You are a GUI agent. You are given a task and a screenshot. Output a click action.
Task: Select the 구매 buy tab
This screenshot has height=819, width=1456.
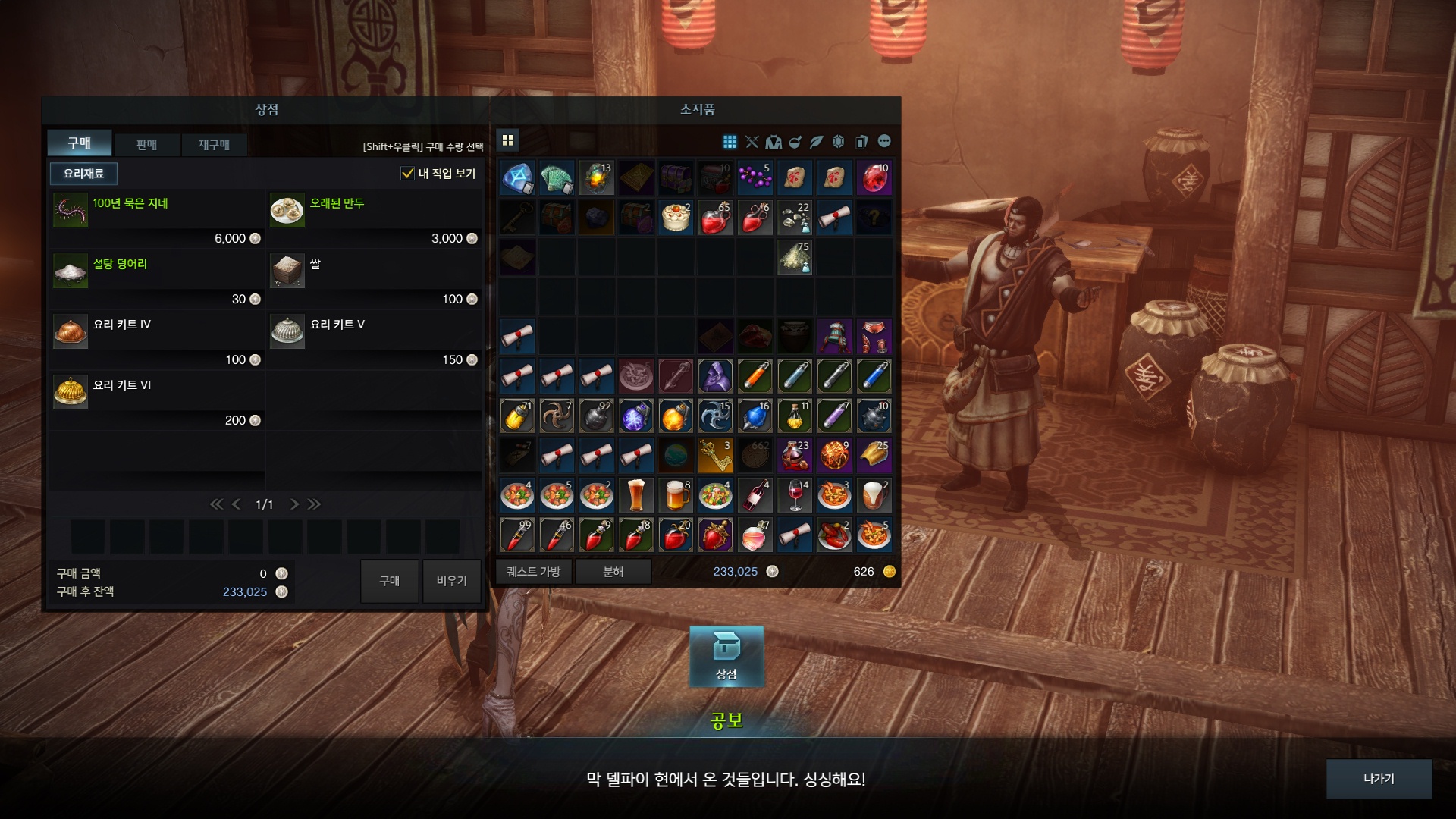pyautogui.click(x=80, y=143)
